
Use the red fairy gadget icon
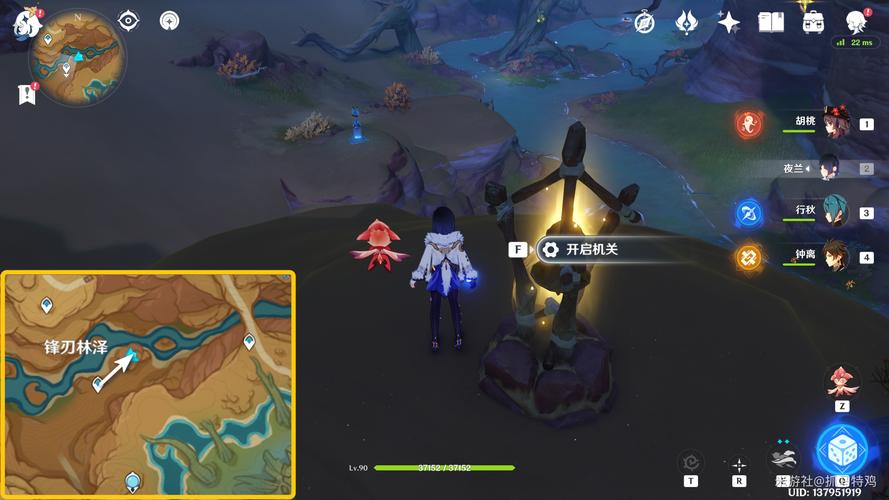pyautogui.click(x=843, y=383)
